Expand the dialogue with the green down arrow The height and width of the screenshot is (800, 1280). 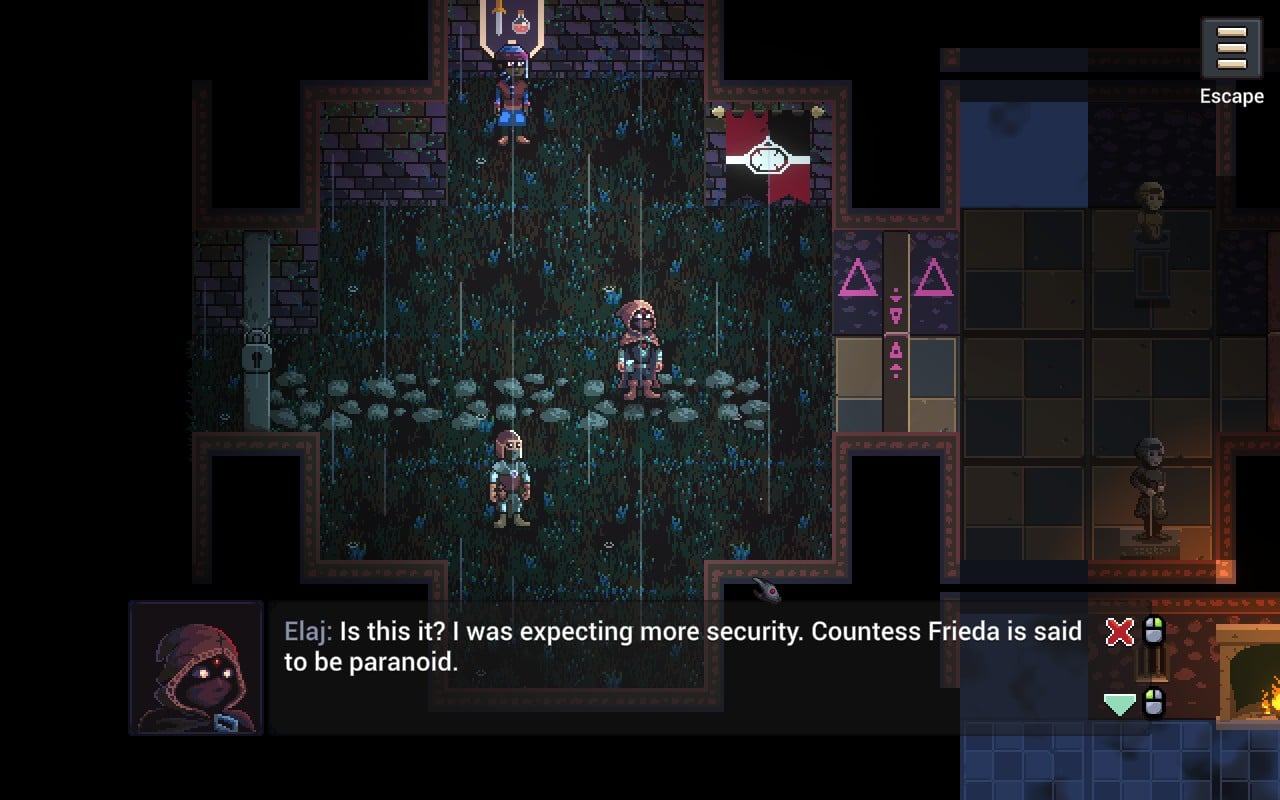1117,703
